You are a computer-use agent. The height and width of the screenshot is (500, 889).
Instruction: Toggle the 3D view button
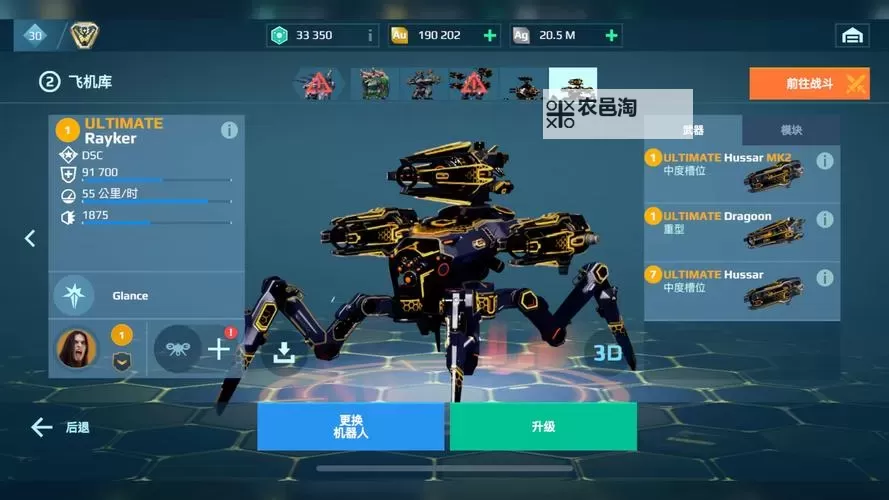[x=608, y=352]
